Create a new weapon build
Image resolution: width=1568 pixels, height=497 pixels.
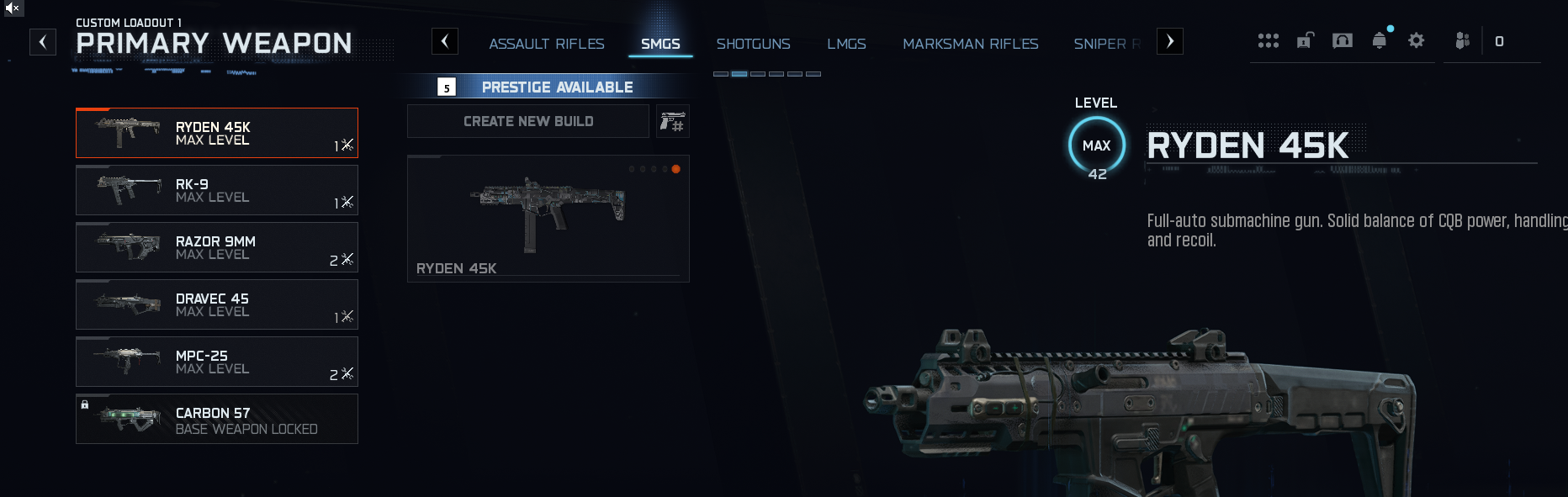pos(528,121)
